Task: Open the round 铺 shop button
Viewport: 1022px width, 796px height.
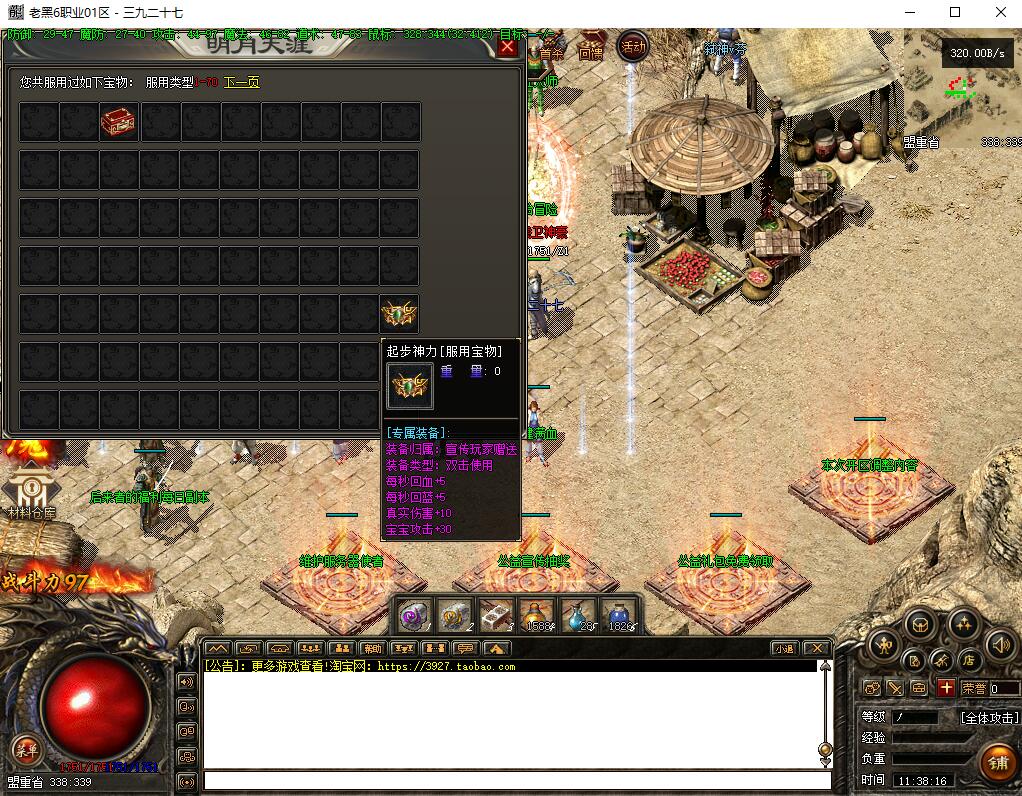Action: tap(997, 763)
